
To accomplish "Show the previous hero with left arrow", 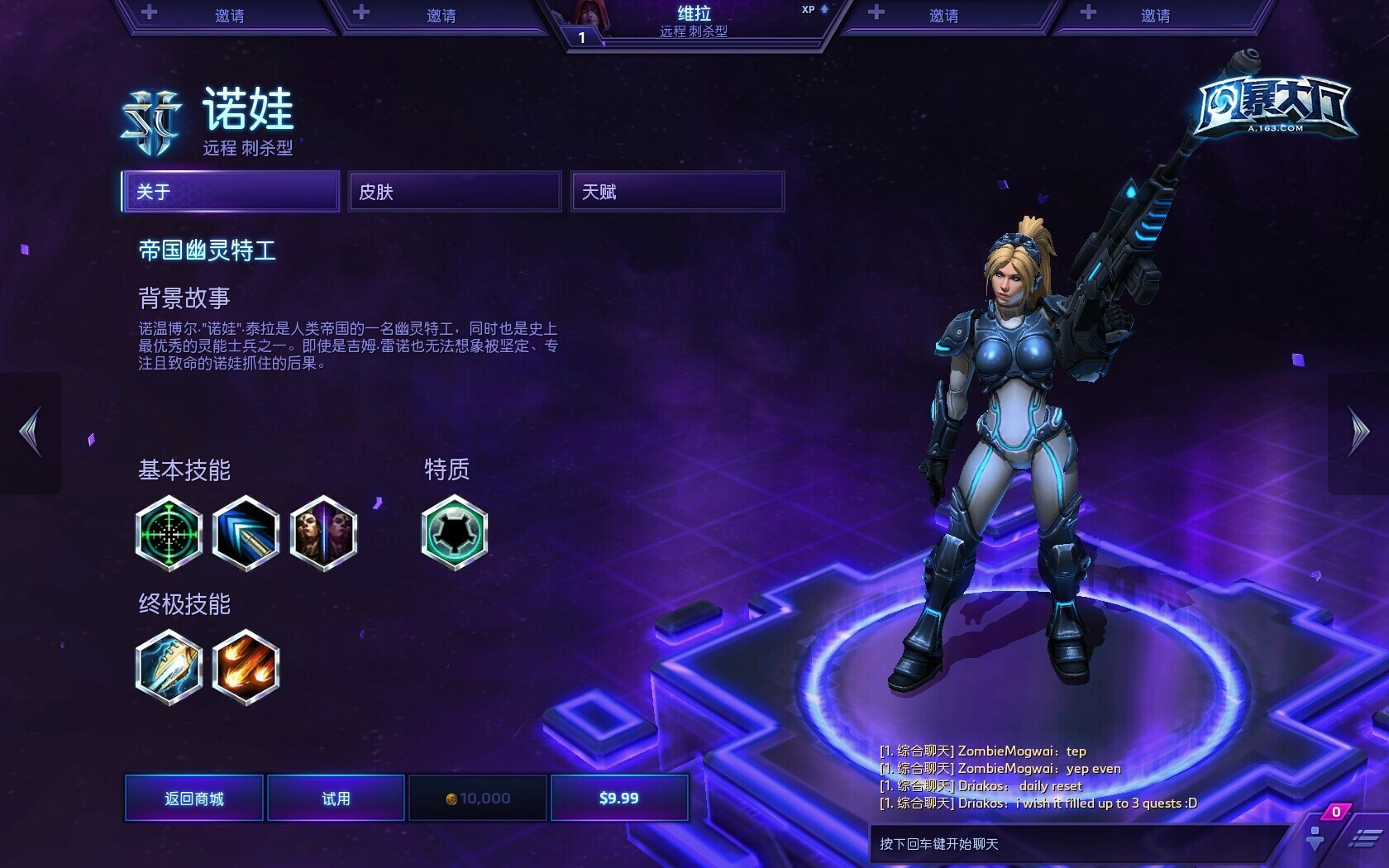I will tap(31, 432).
